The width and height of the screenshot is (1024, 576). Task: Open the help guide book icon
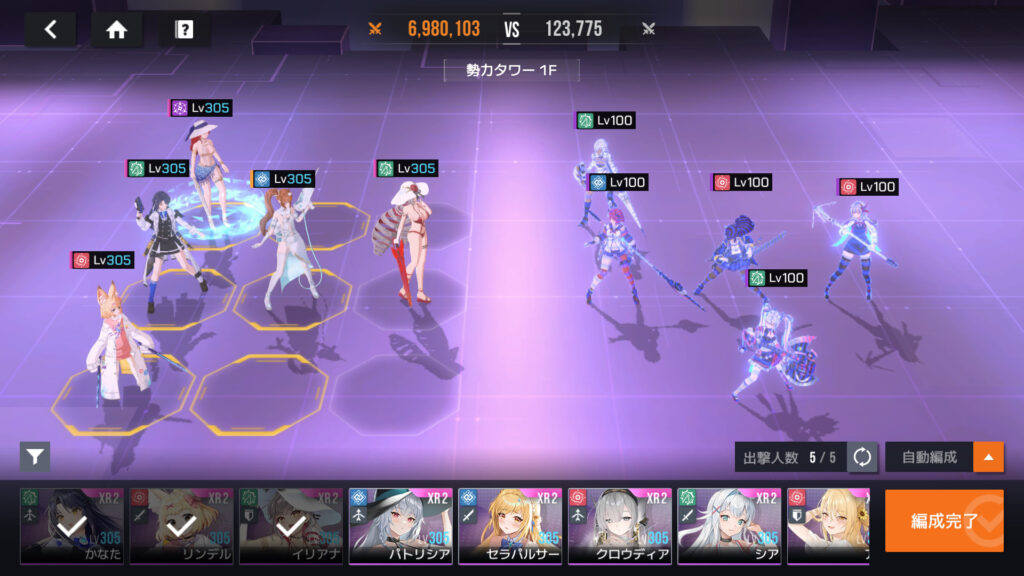pos(184,29)
